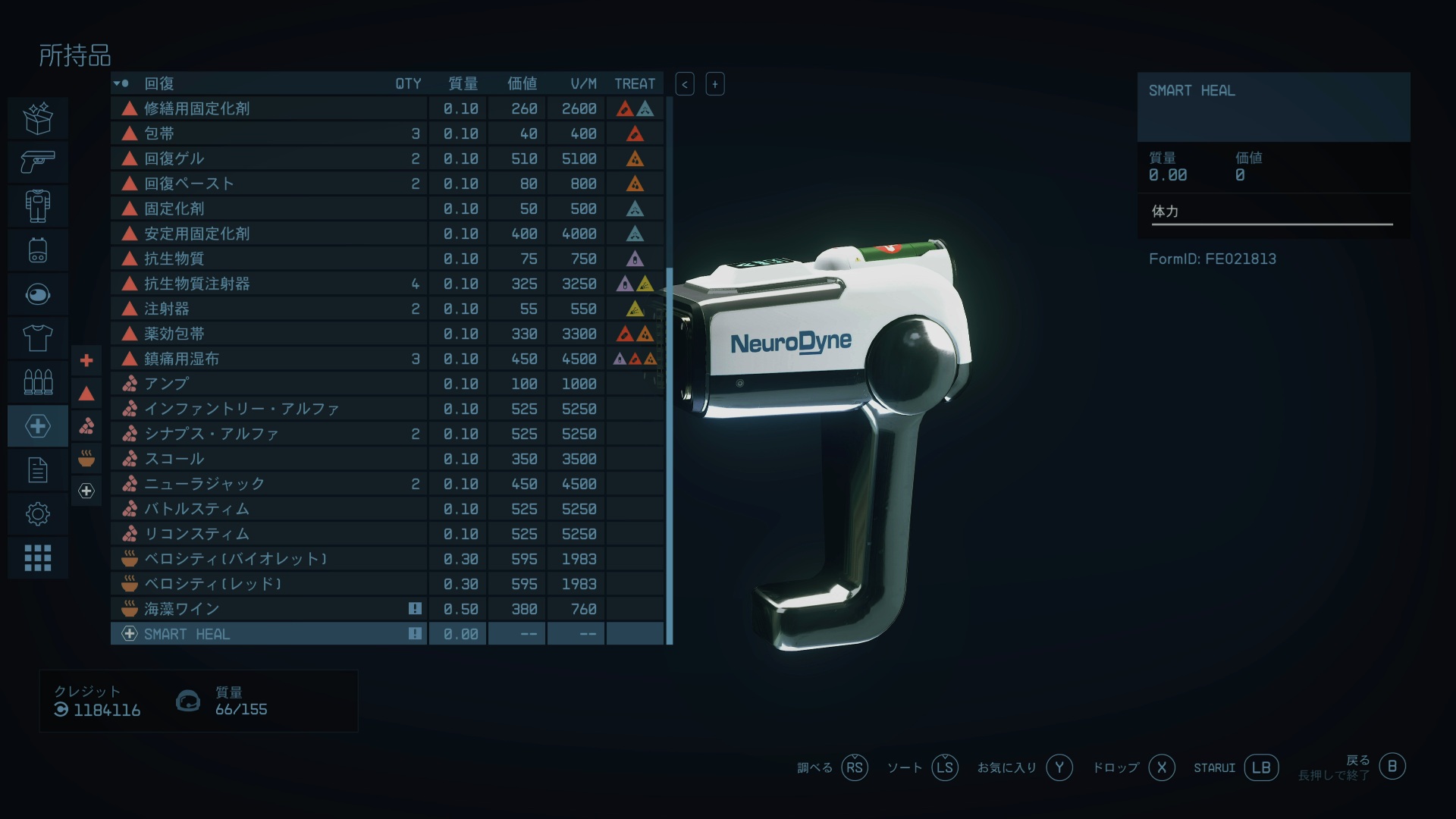
Task: Sort the list by 価値 column
Action: tap(522, 83)
